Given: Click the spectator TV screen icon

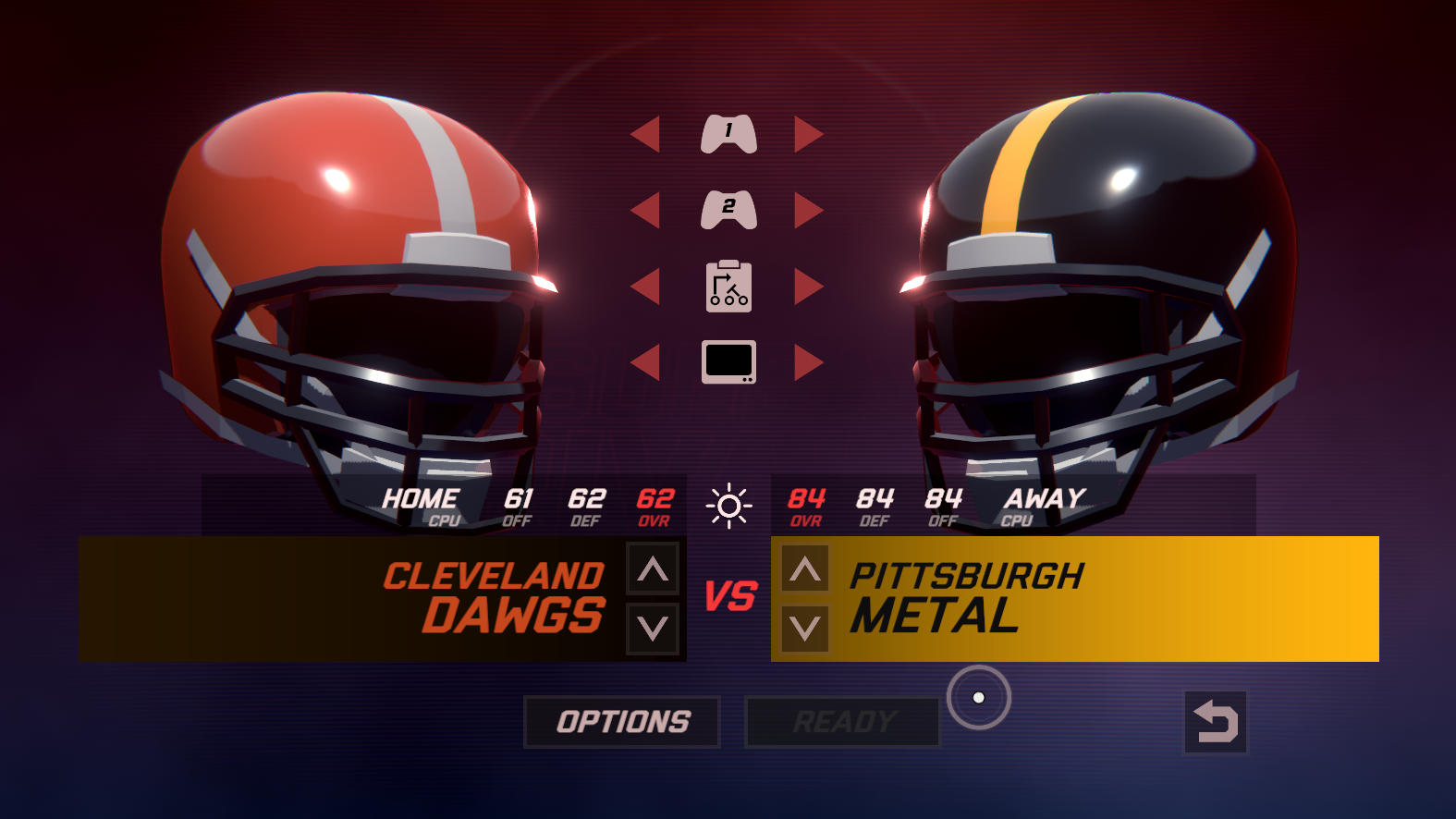Looking at the screenshot, I should [x=728, y=361].
